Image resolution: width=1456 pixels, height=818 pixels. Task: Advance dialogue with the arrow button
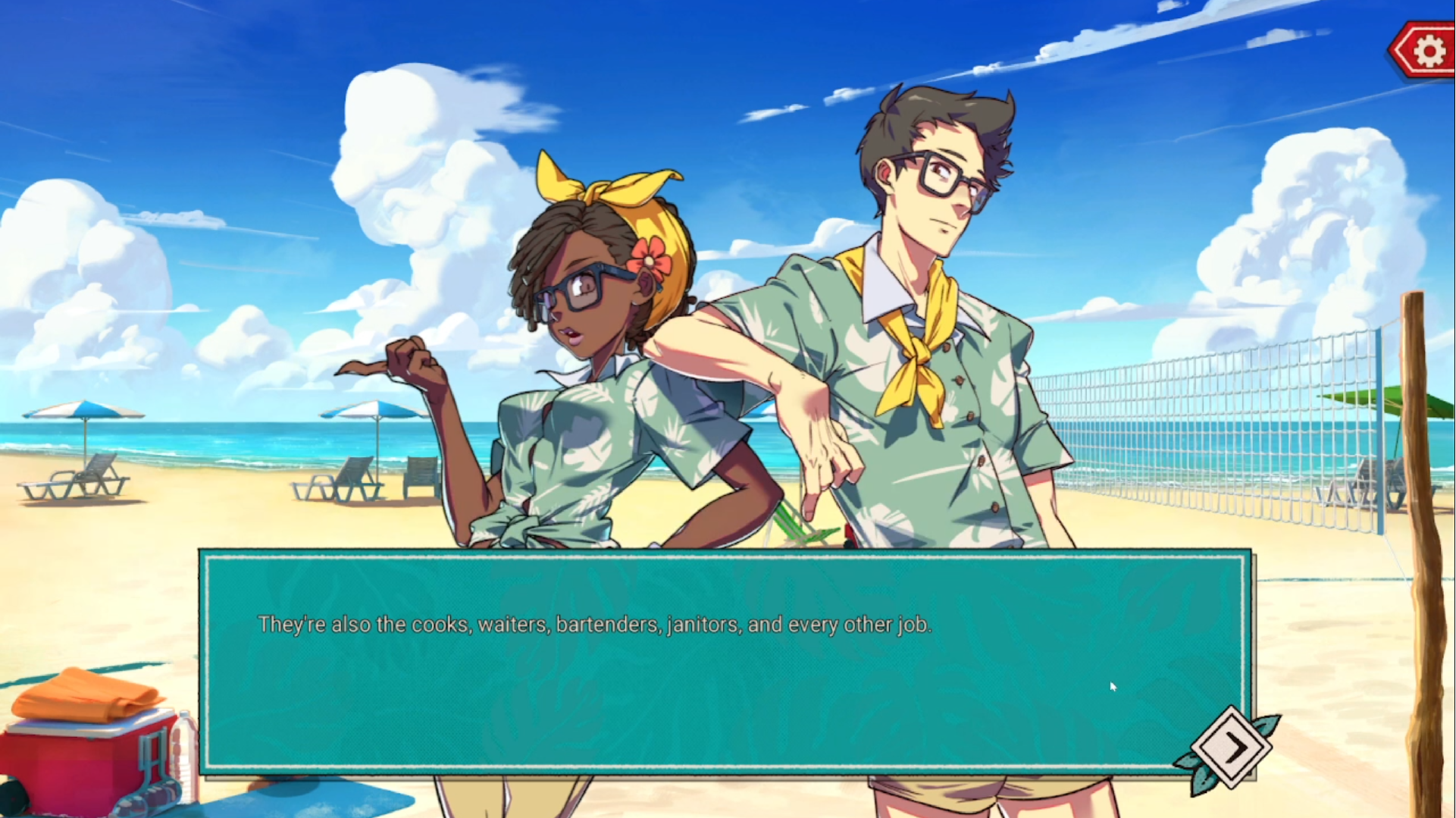[1232, 748]
